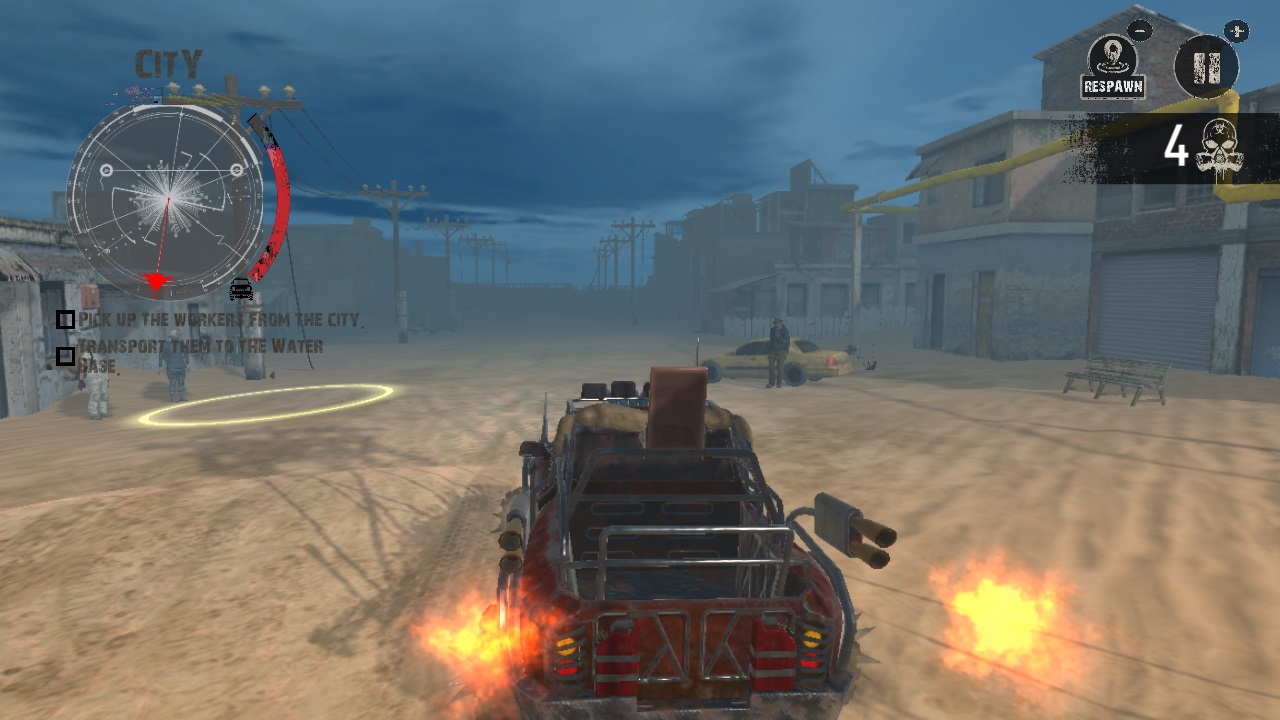The image size is (1280, 720).
Task: Click the minus badge above RESPAWN
Action: point(1140,30)
